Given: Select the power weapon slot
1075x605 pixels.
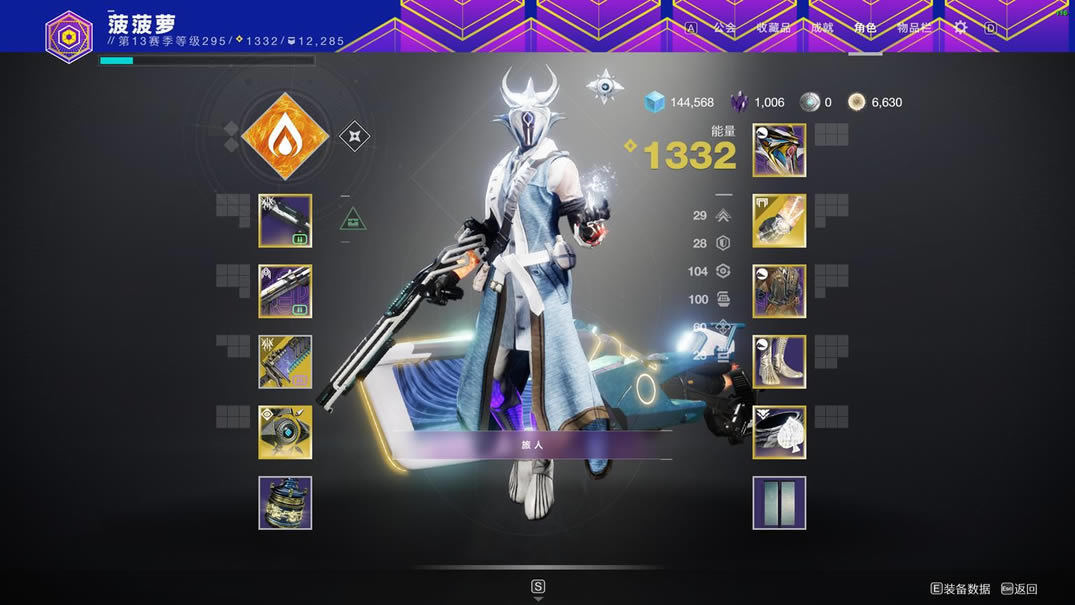Looking at the screenshot, I should pos(285,361).
